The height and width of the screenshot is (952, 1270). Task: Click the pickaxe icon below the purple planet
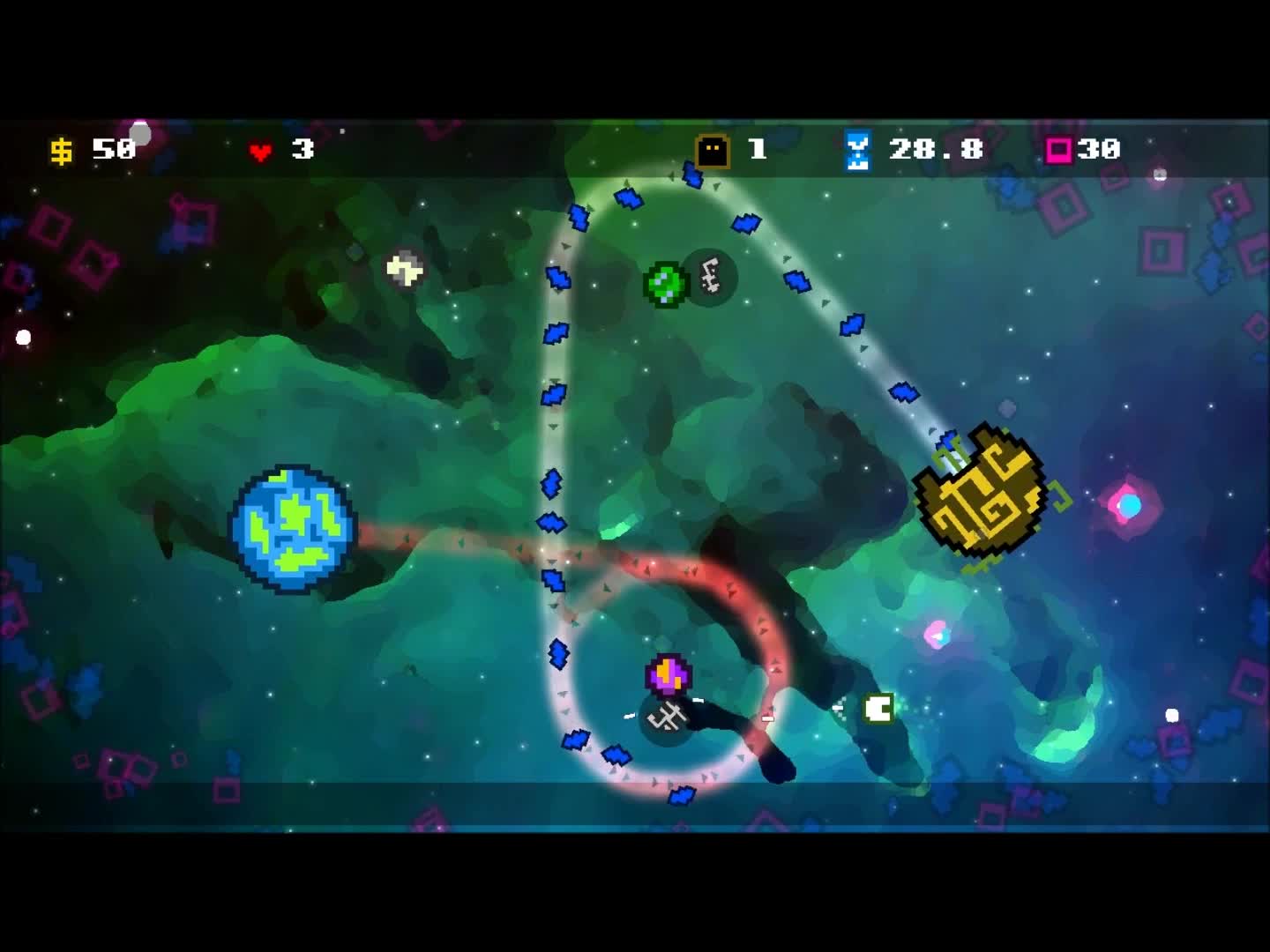click(668, 718)
